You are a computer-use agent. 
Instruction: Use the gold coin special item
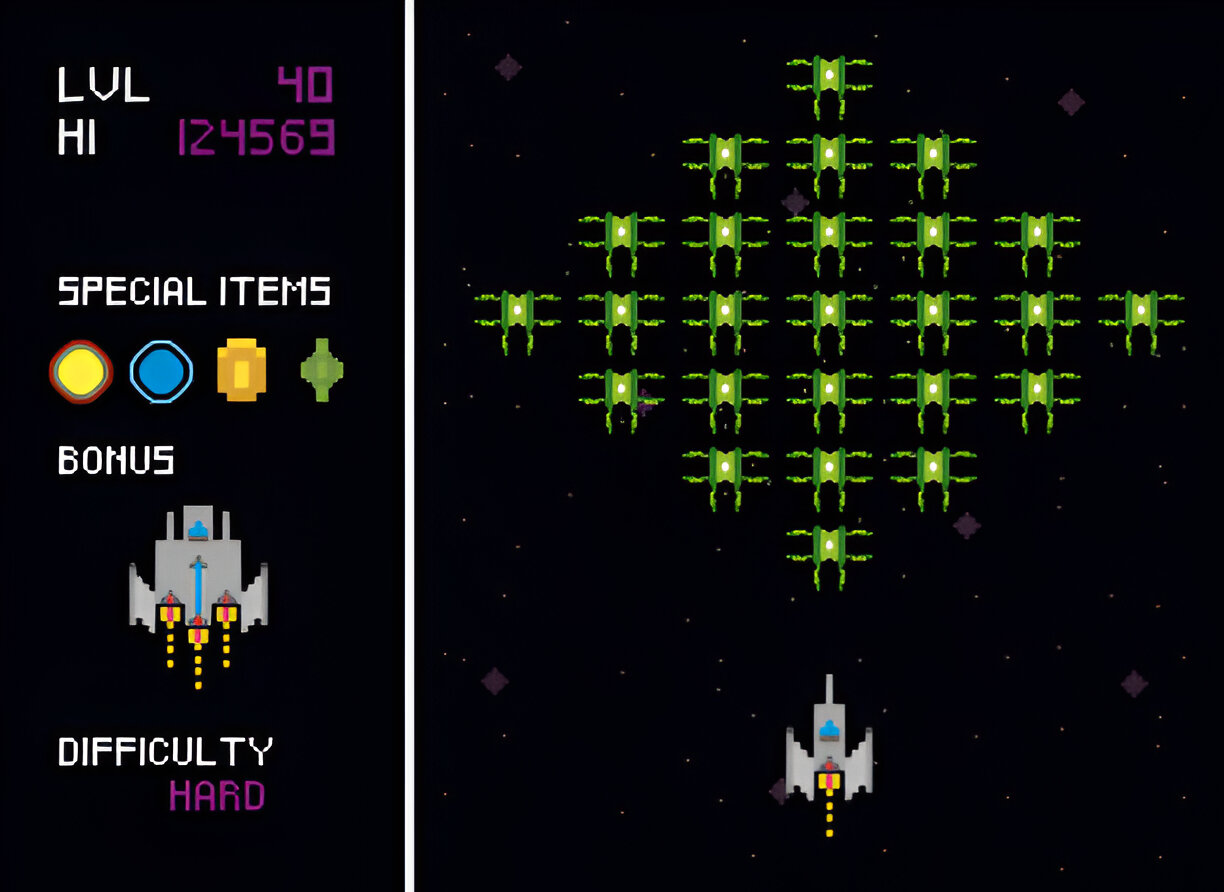tap(241, 370)
